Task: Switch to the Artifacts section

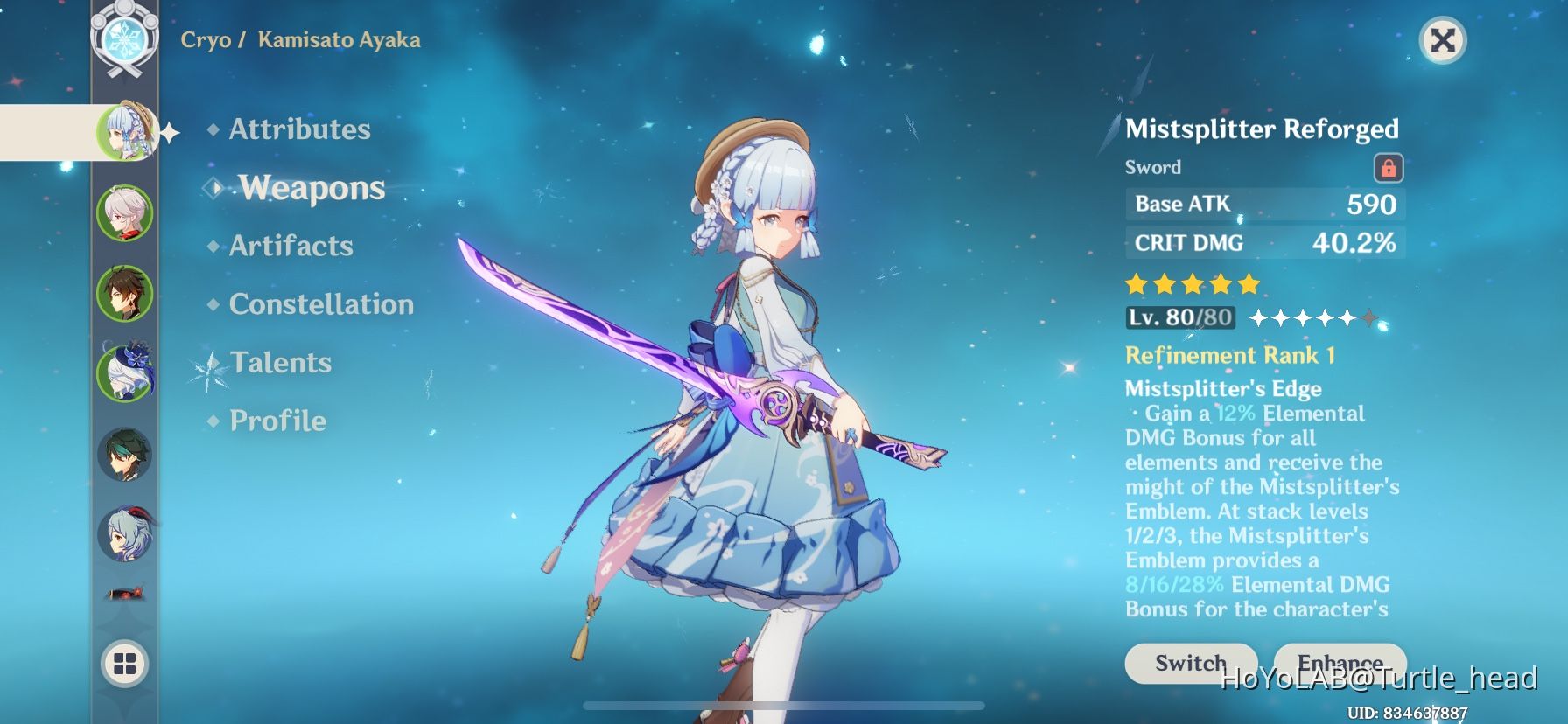Action: (290, 246)
